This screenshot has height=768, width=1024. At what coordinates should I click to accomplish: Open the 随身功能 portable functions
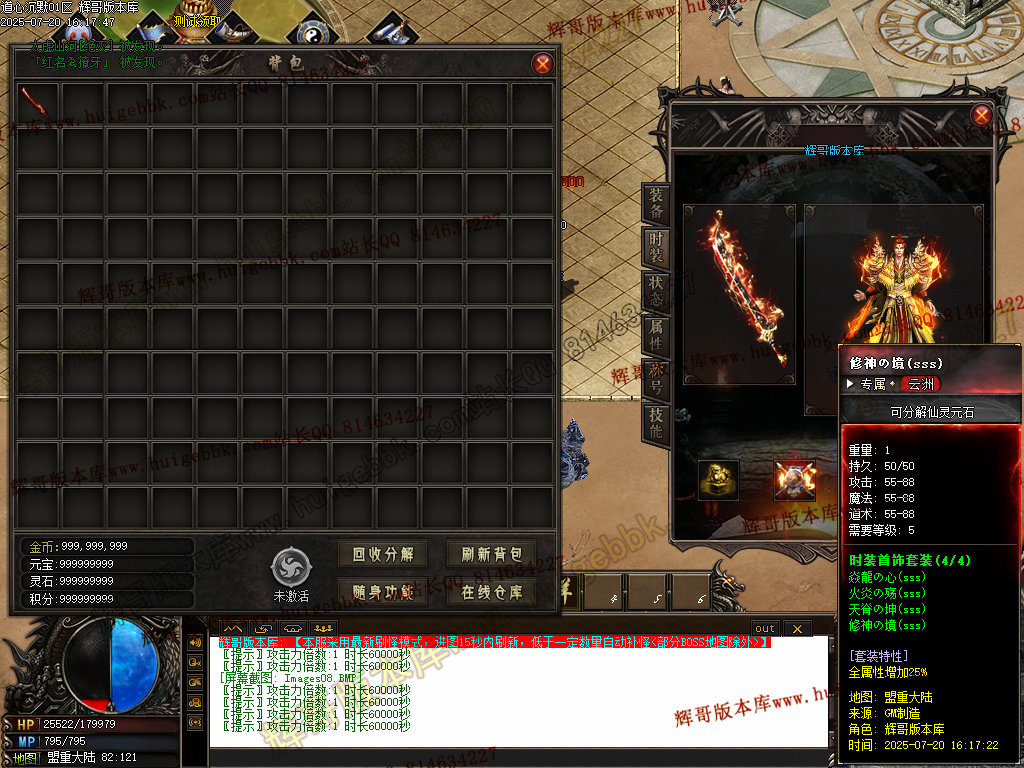[382, 591]
